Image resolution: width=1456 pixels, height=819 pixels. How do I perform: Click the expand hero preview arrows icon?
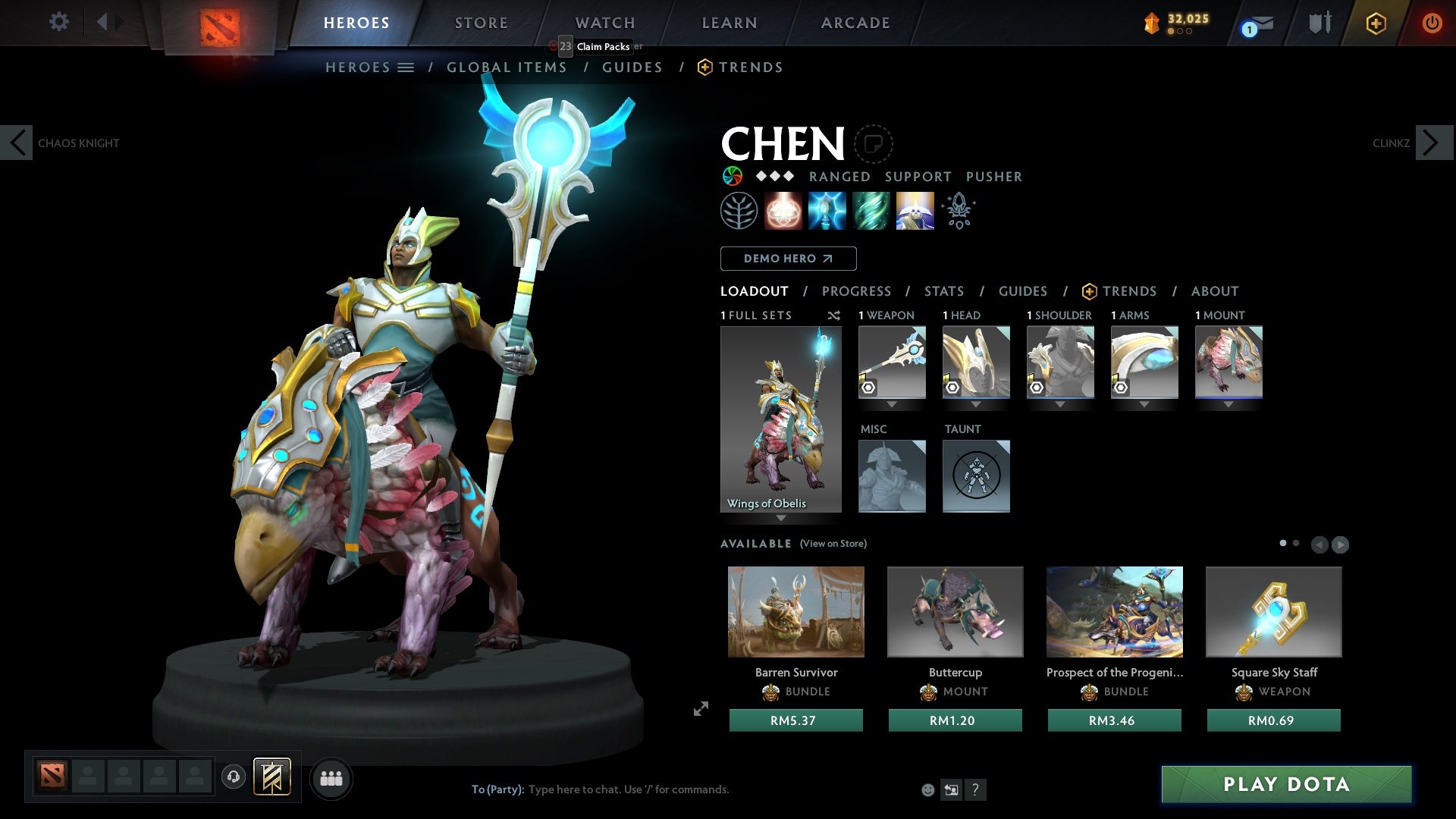[701, 709]
